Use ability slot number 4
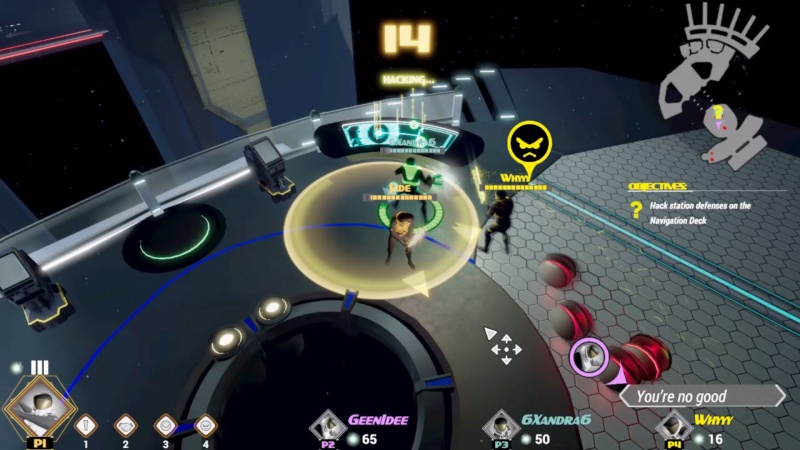 pyautogui.click(x=205, y=425)
